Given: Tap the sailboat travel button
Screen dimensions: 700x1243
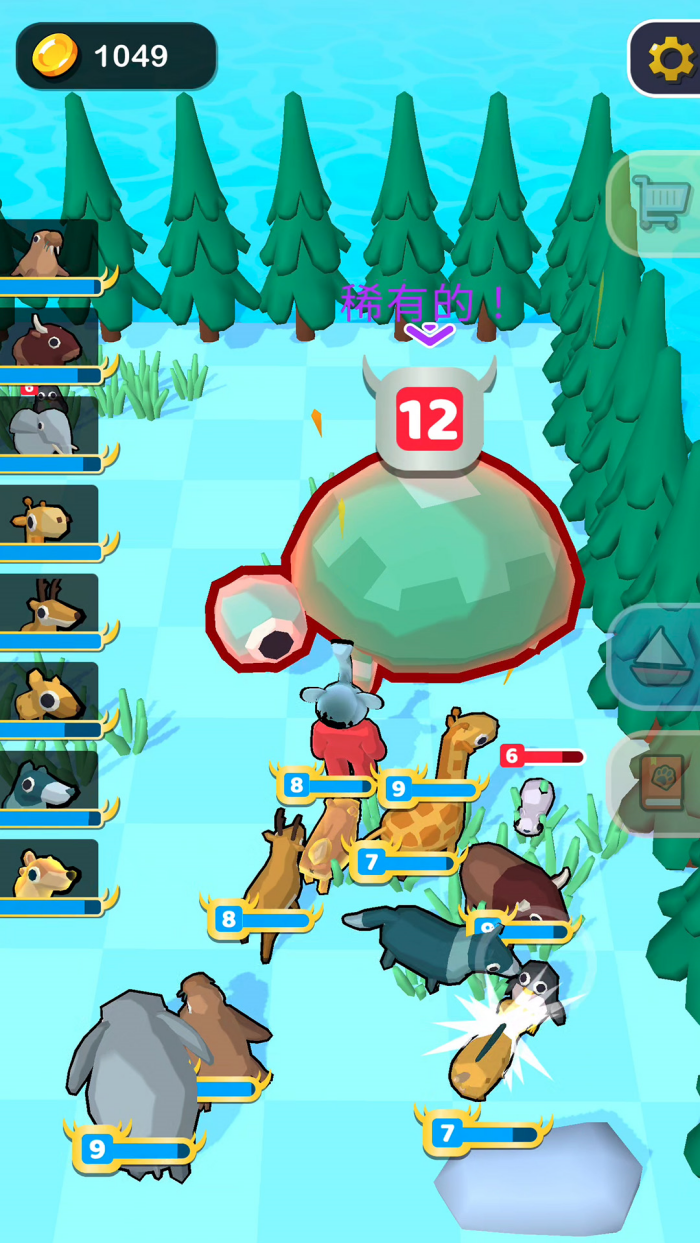Looking at the screenshot, I should [659, 658].
